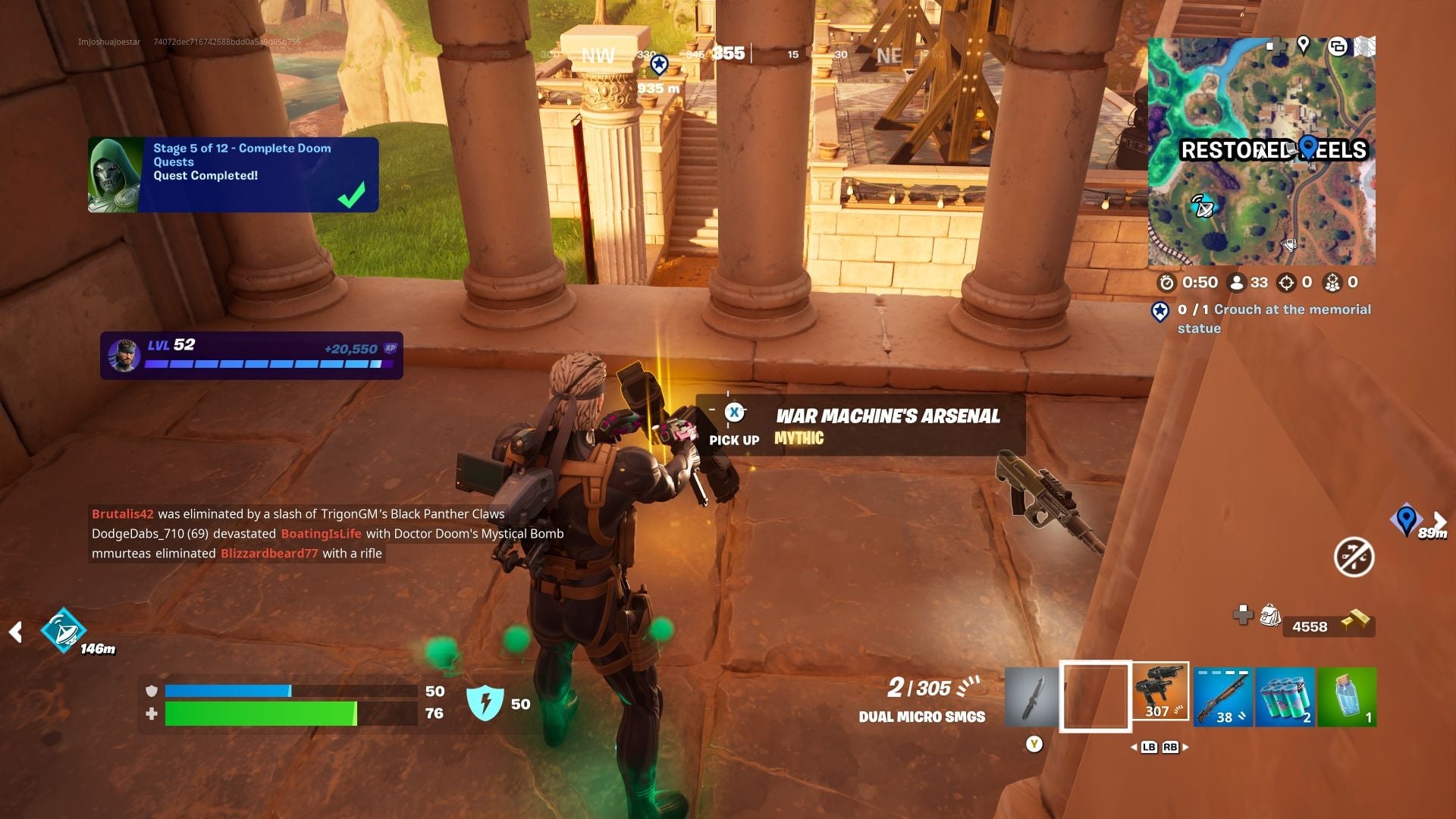Click the match timer stopwatch icon under the minimap

click(1168, 282)
